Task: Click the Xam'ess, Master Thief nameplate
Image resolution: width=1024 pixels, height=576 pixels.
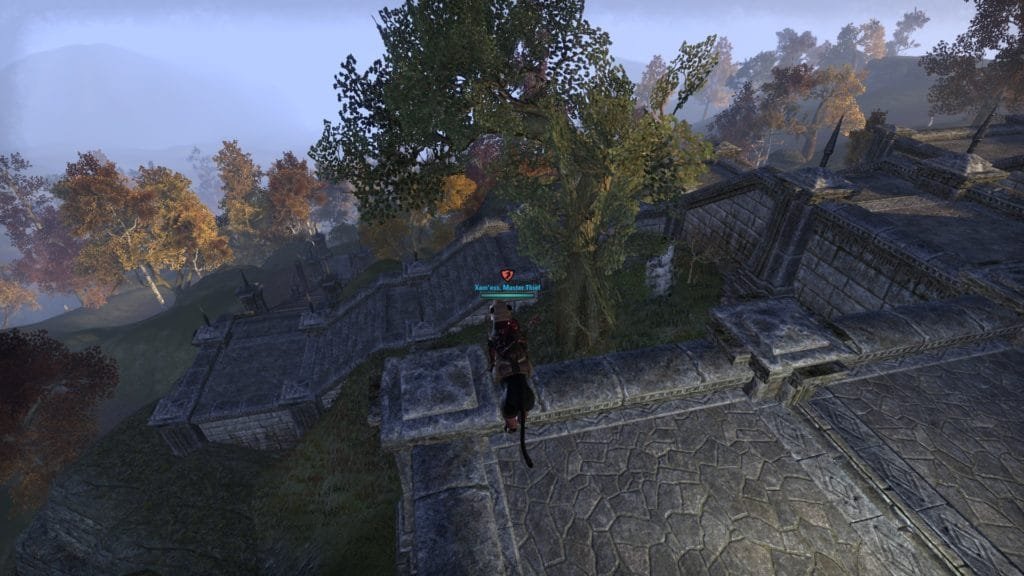Action: click(x=506, y=286)
